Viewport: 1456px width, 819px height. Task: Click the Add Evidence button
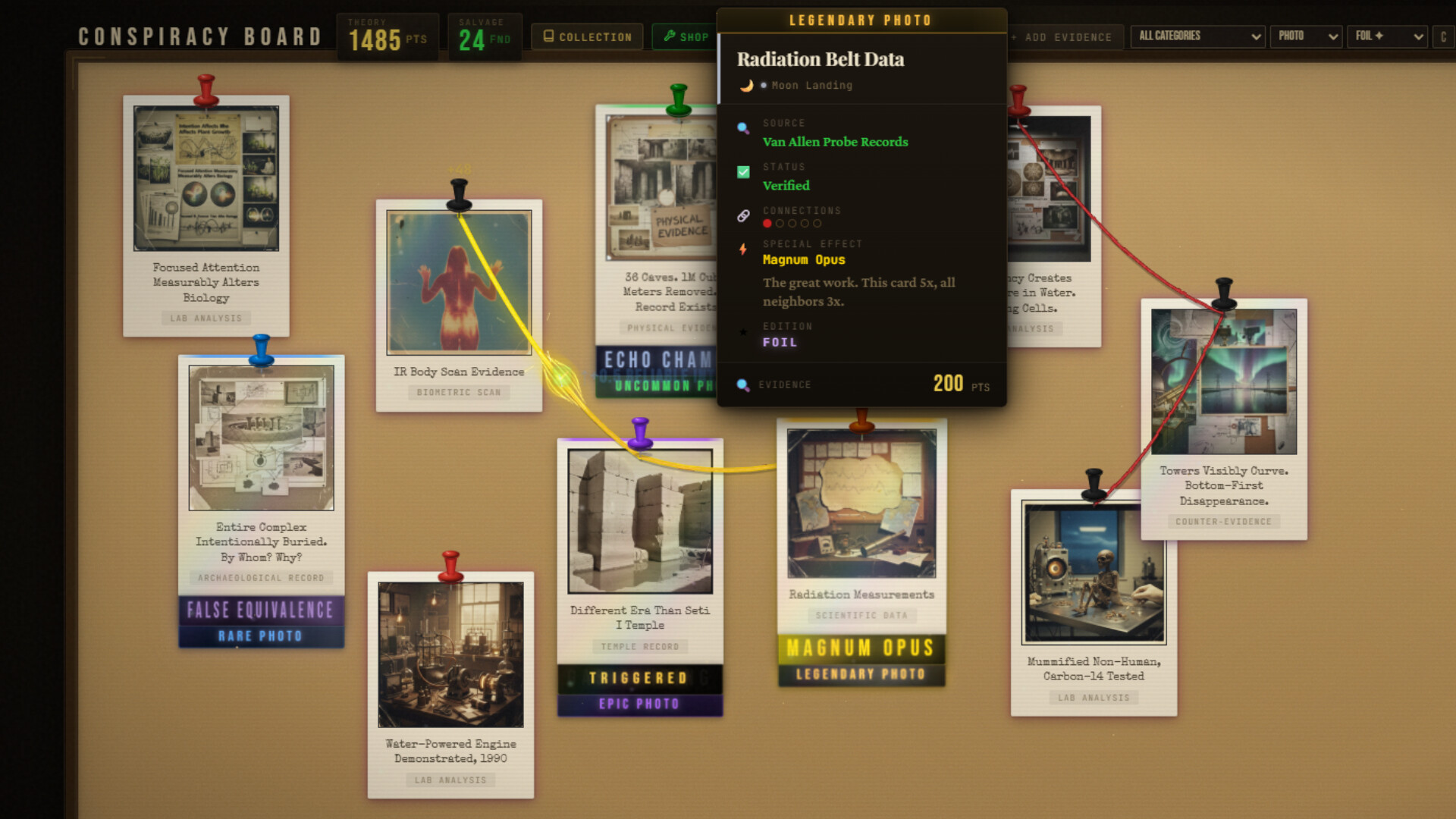click(x=1065, y=36)
